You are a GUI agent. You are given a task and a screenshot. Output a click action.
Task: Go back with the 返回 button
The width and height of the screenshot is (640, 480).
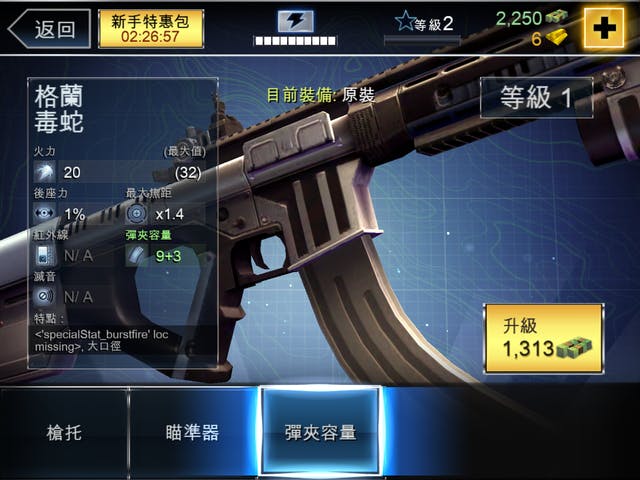pyautogui.click(x=48, y=29)
